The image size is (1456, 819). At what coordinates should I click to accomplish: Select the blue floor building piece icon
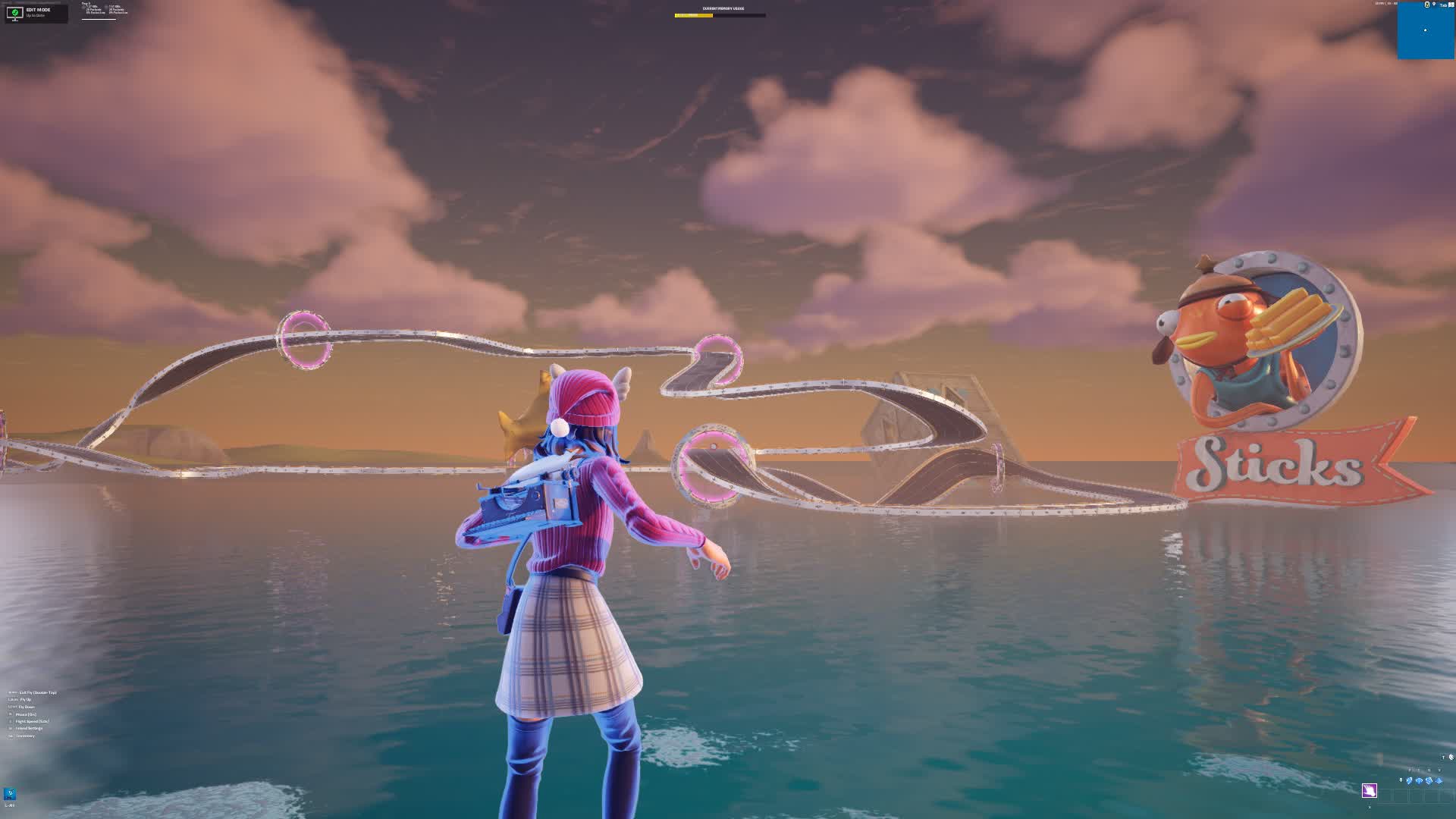coord(1420,780)
